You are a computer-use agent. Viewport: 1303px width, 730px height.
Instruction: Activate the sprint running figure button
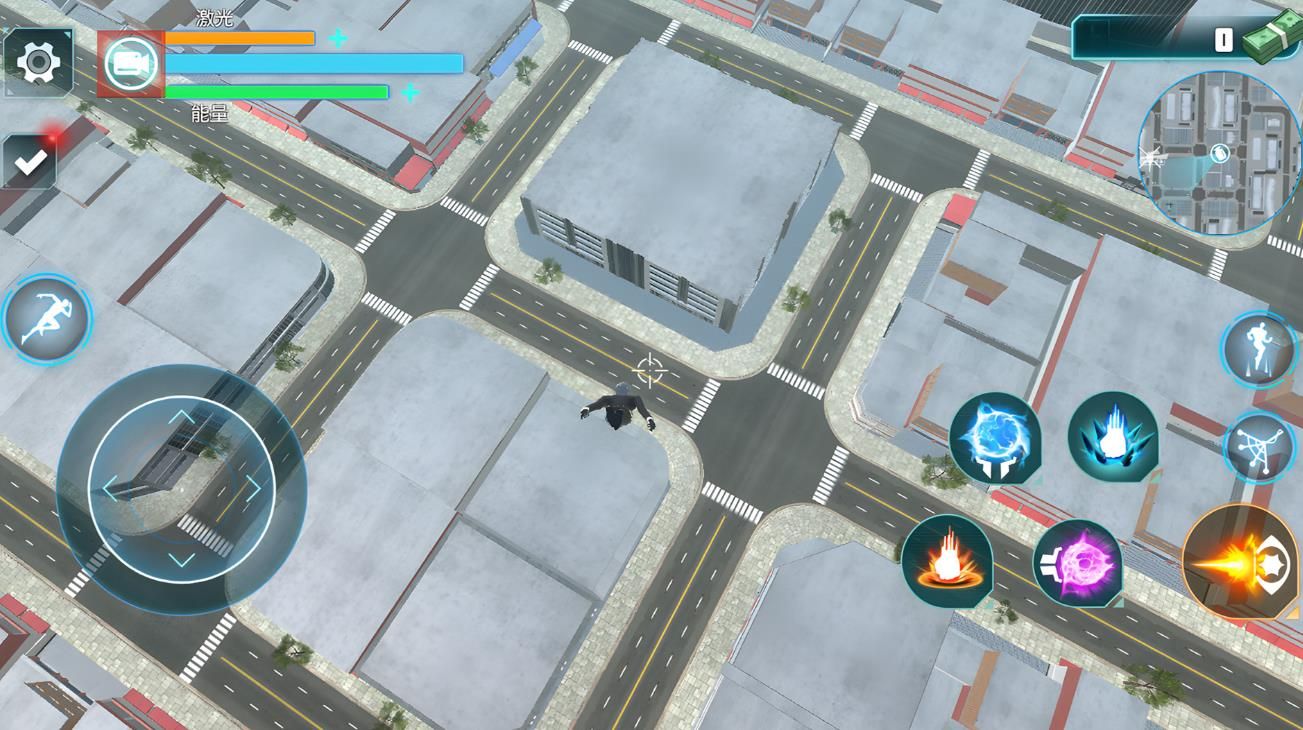tap(46, 319)
